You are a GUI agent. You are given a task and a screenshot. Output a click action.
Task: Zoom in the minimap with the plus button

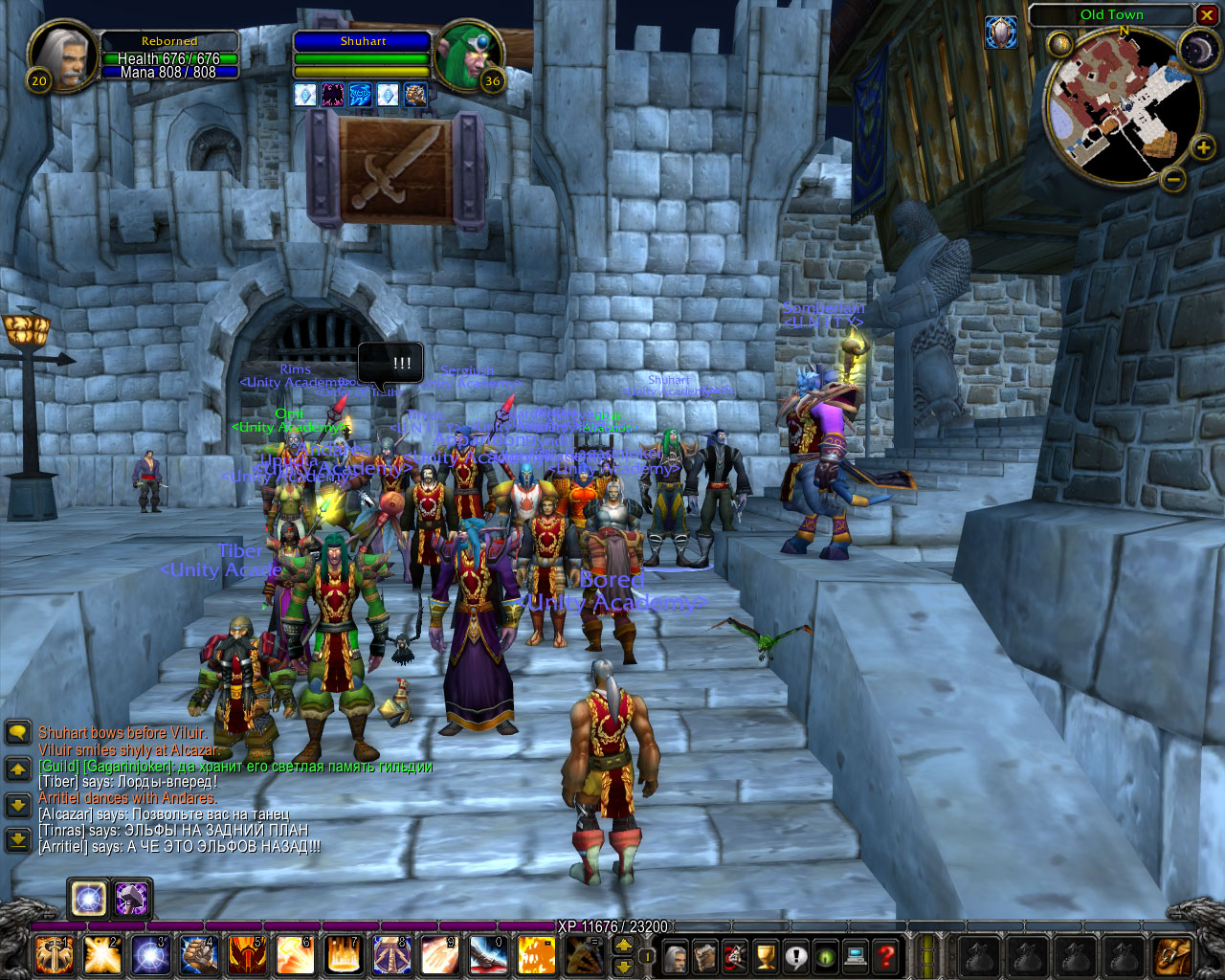tap(1203, 147)
